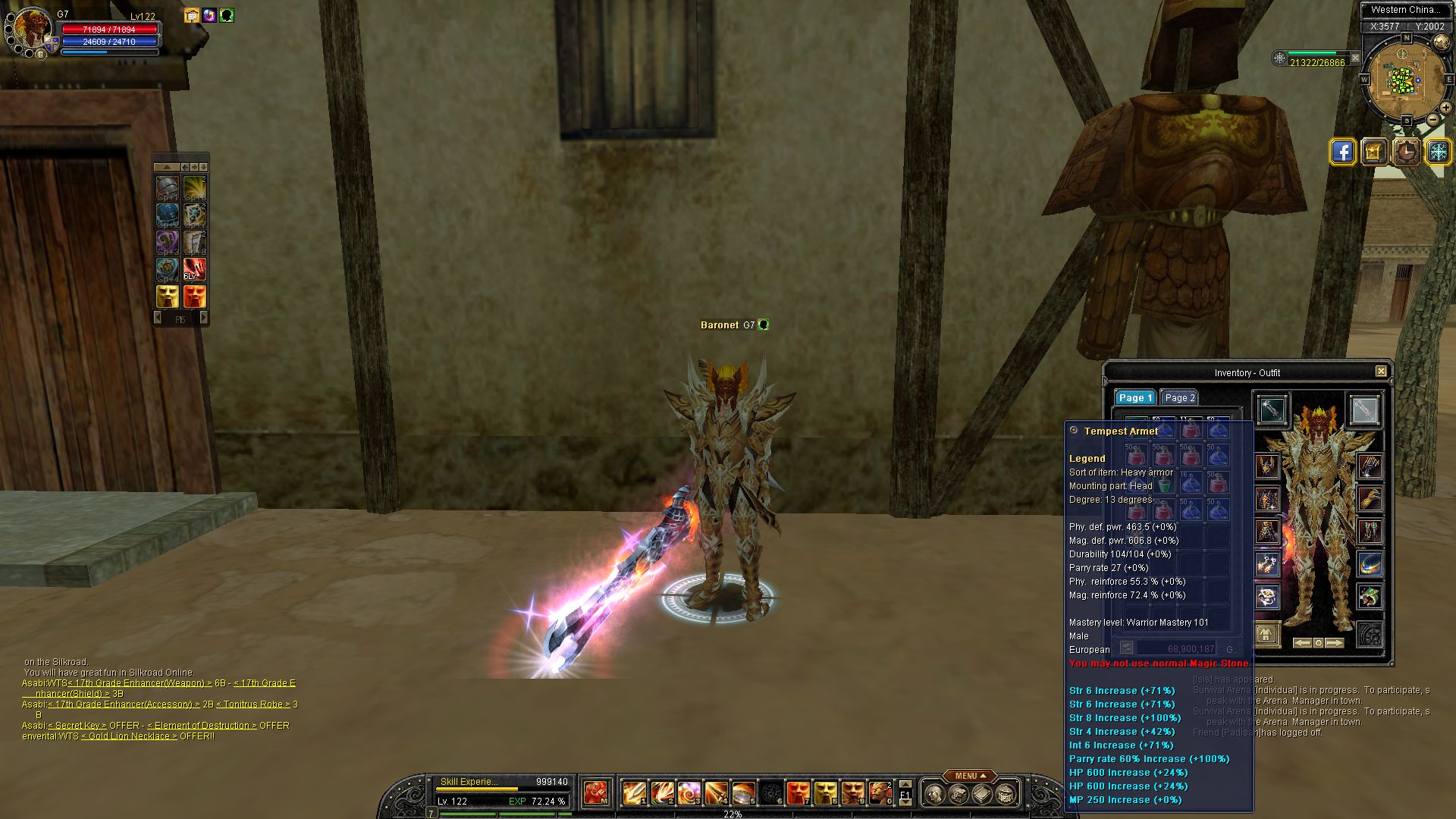Zoom out the minimap with the minus button

coord(1433,119)
